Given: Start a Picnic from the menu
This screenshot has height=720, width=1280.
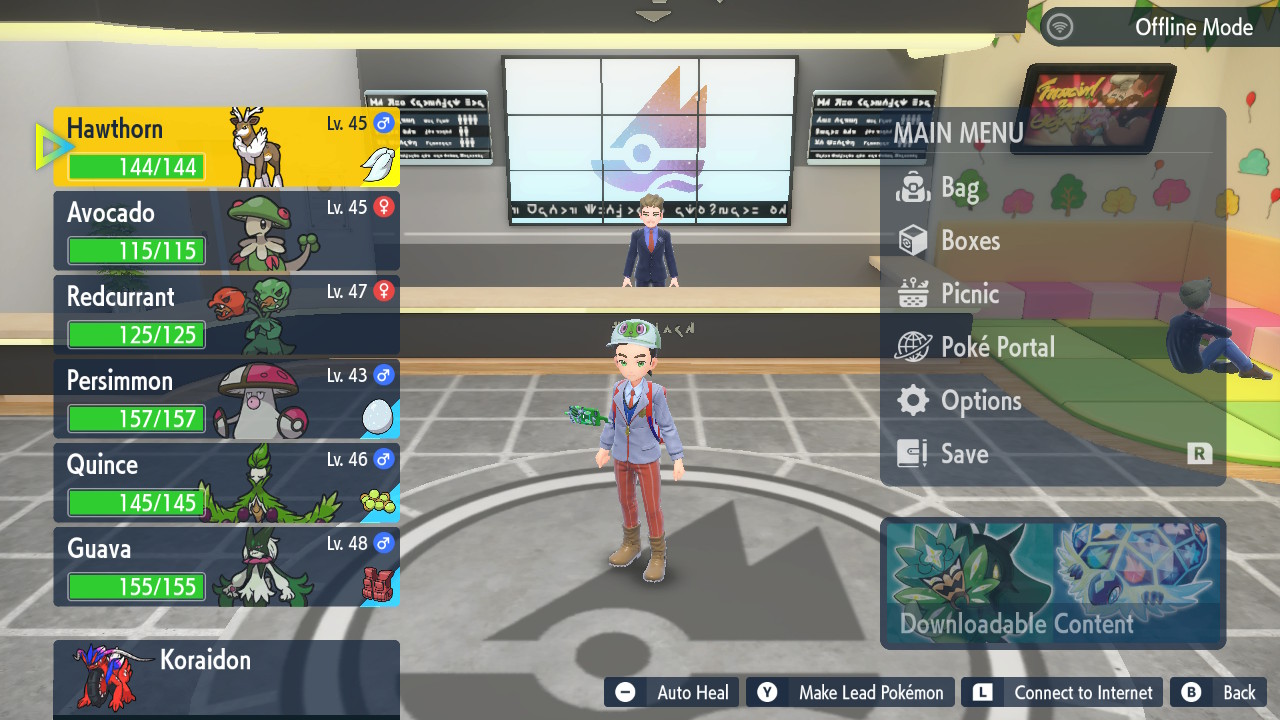Looking at the screenshot, I should [x=969, y=294].
